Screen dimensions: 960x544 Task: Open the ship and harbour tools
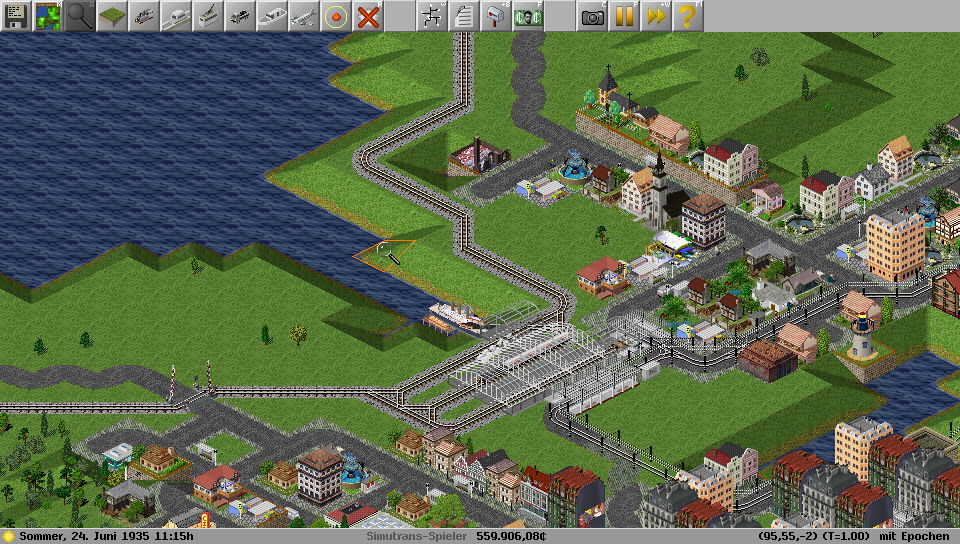coord(272,16)
